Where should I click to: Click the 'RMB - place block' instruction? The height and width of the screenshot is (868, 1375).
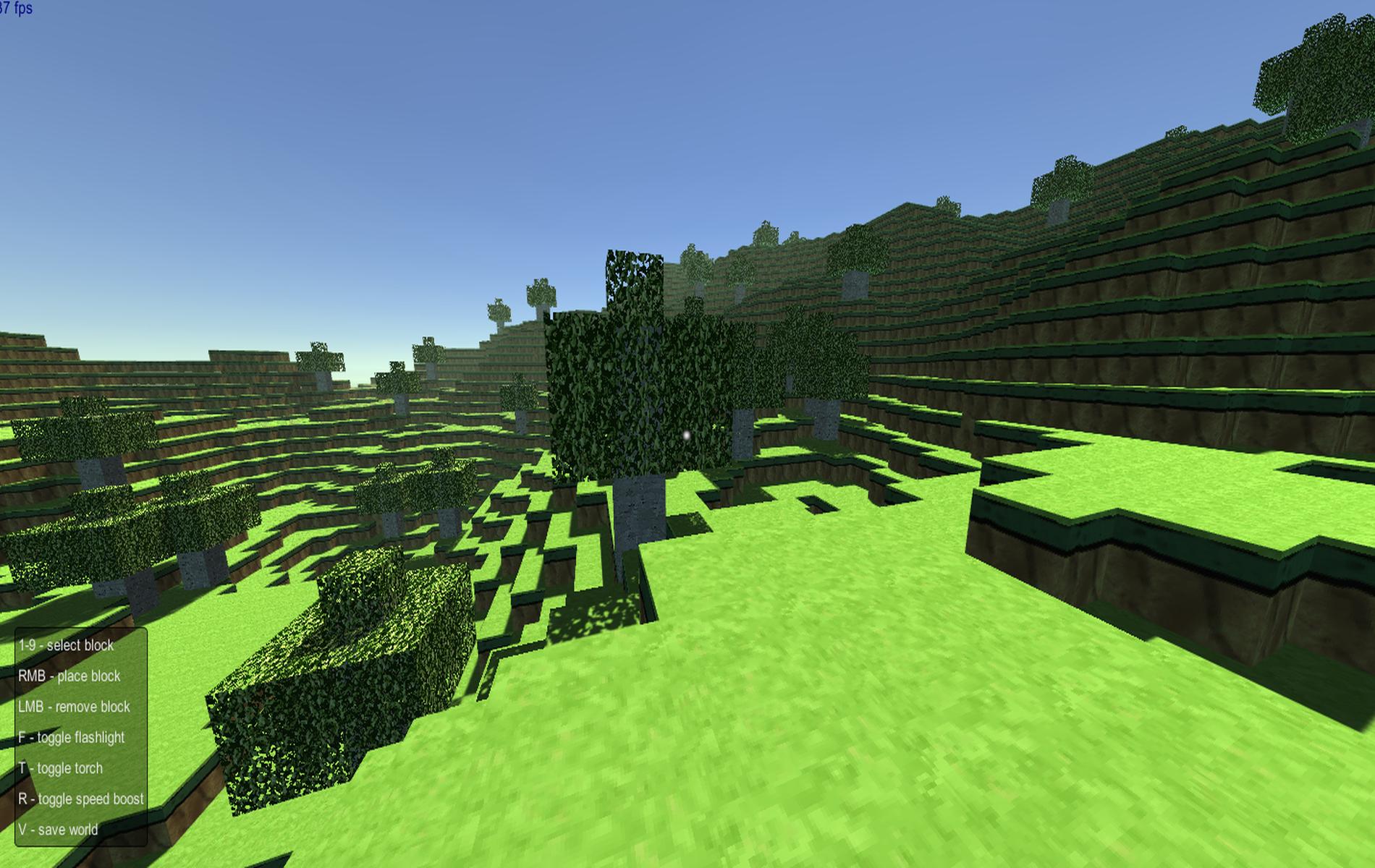click(x=71, y=676)
